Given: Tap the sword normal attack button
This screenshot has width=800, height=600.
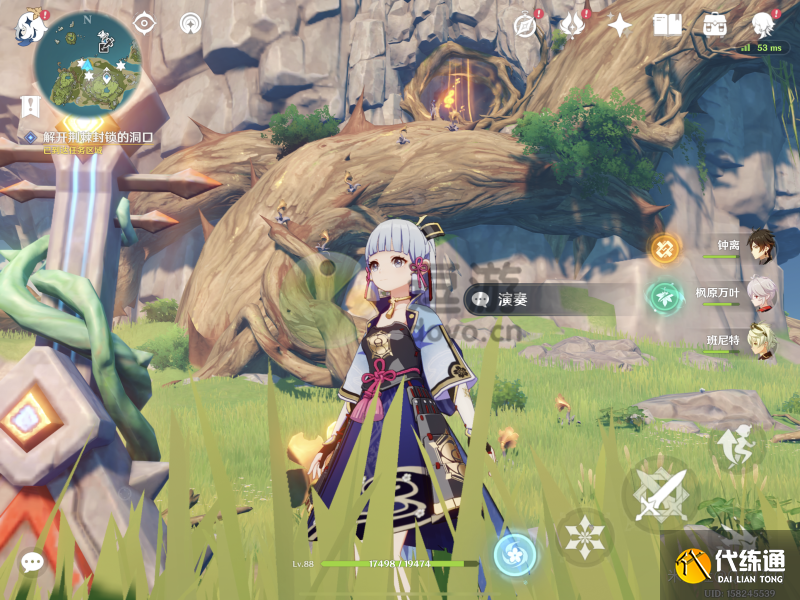Looking at the screenshot, I should coord(659,494).
